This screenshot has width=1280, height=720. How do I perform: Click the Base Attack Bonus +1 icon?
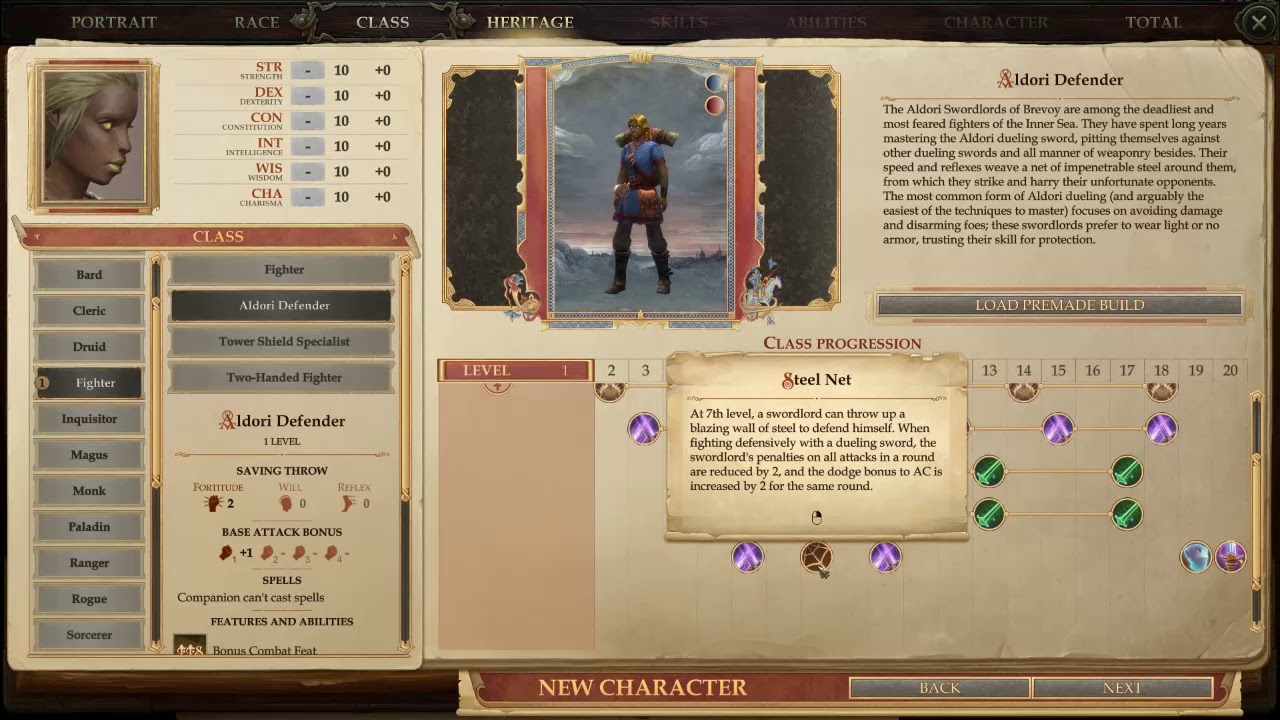pos(225,551)
